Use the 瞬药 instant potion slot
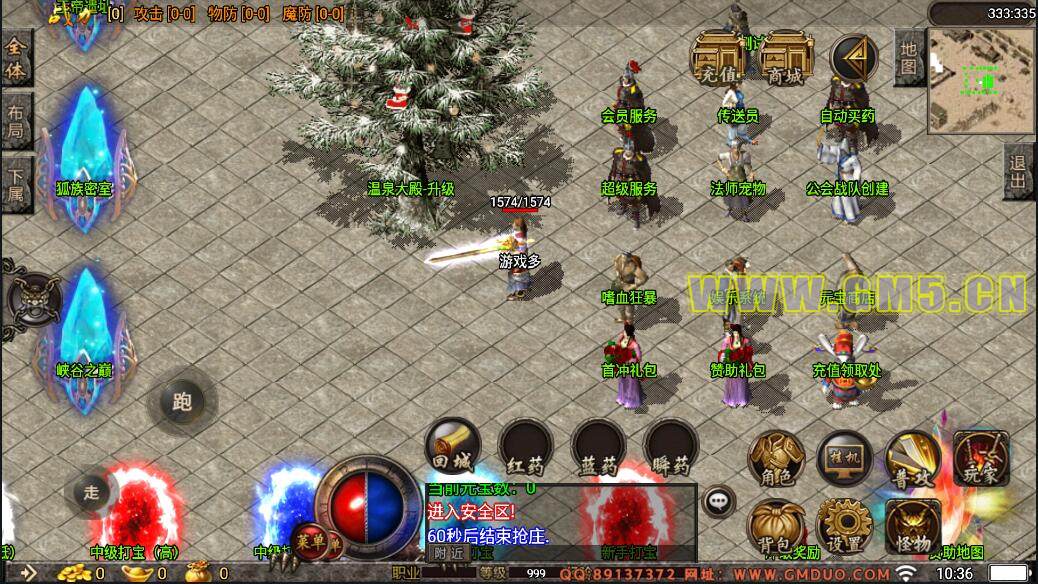 [670, 445]
